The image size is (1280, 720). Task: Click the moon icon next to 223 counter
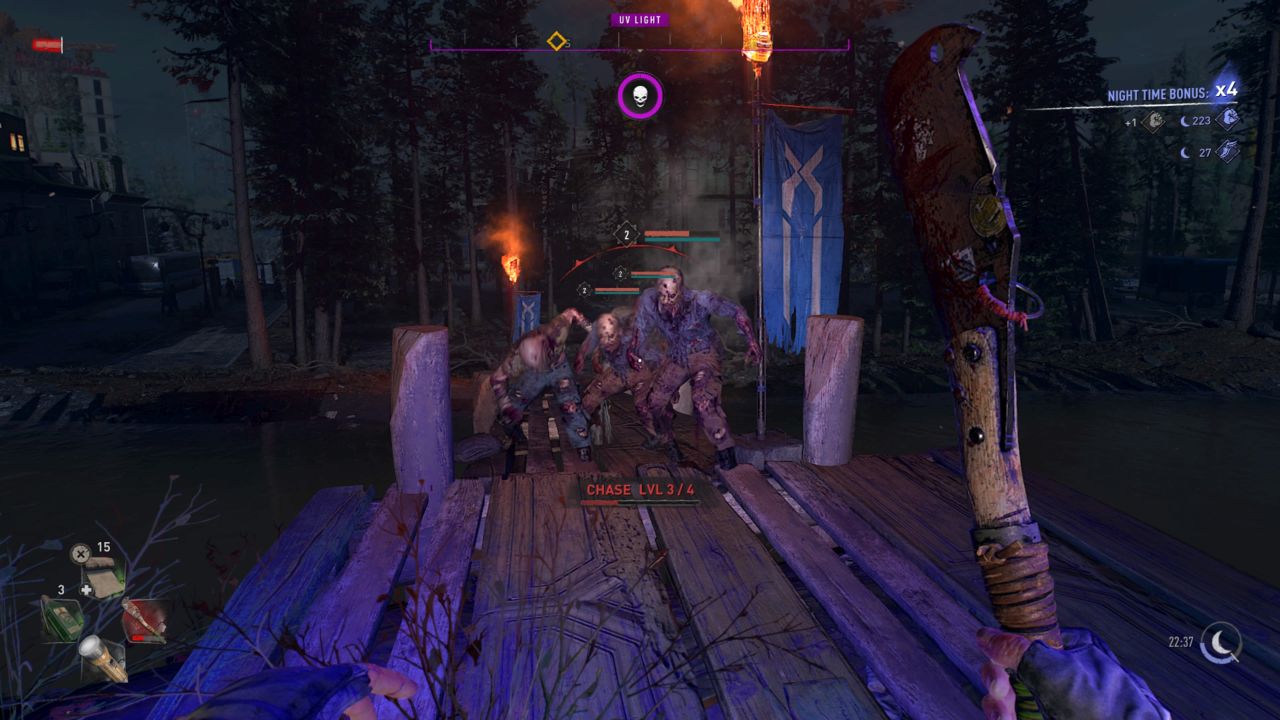tap(1184, 121)
